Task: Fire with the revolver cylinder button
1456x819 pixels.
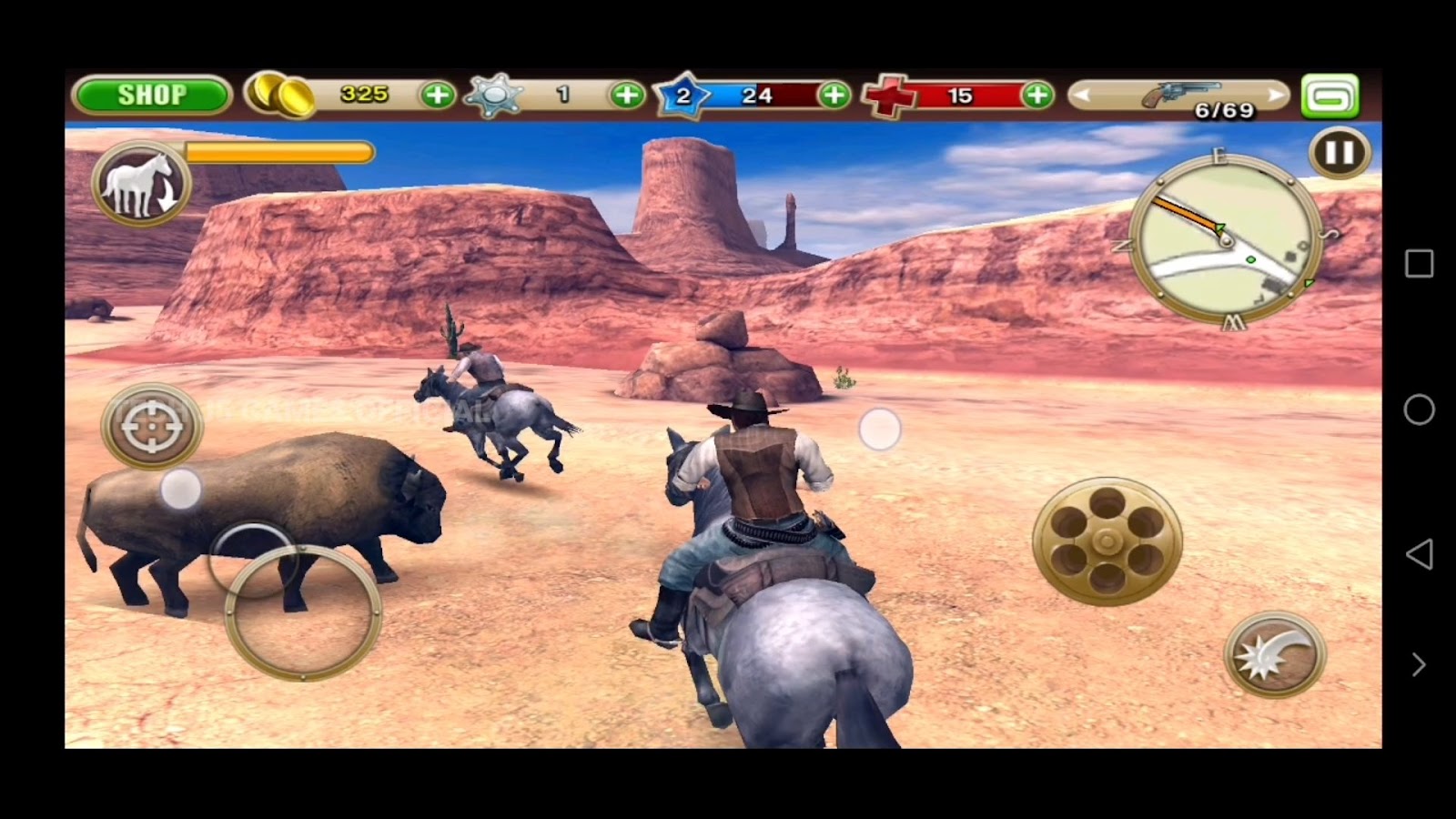Action: pyautogui.click(x=1107, y=541)
